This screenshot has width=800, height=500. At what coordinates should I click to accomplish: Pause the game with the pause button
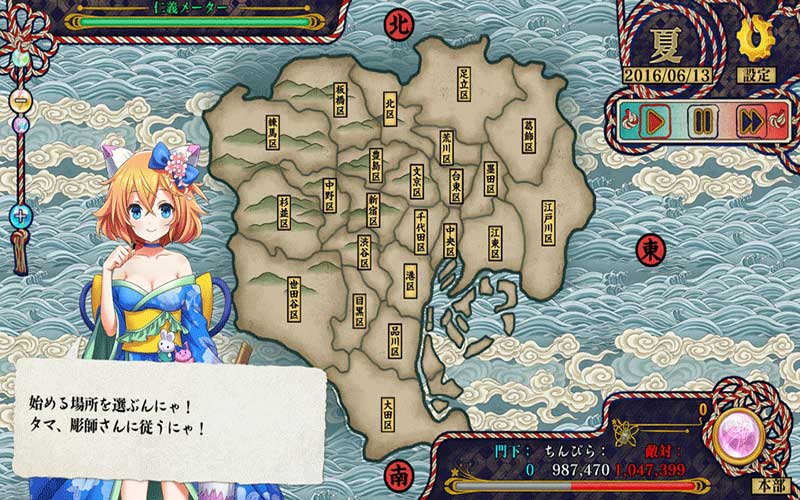(703, 122)
